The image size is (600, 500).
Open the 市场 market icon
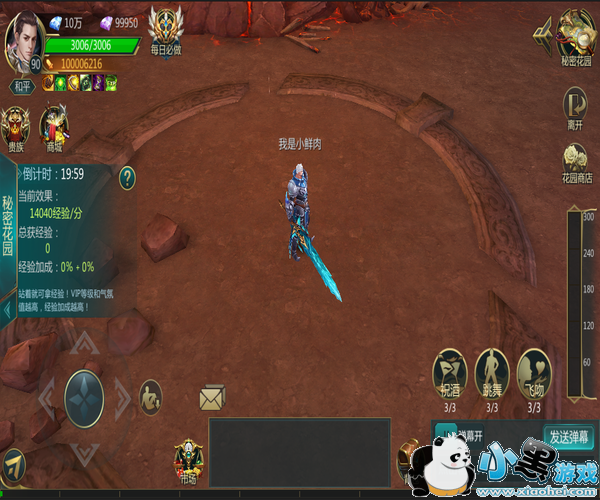pos(187,462)
